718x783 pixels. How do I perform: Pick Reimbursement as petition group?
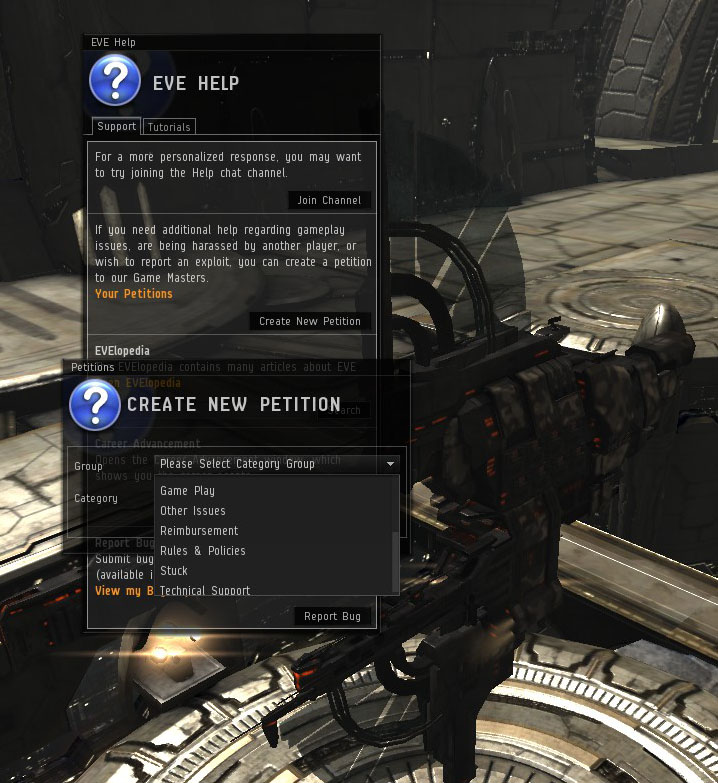pyautogui.click(x=199, y=531)
